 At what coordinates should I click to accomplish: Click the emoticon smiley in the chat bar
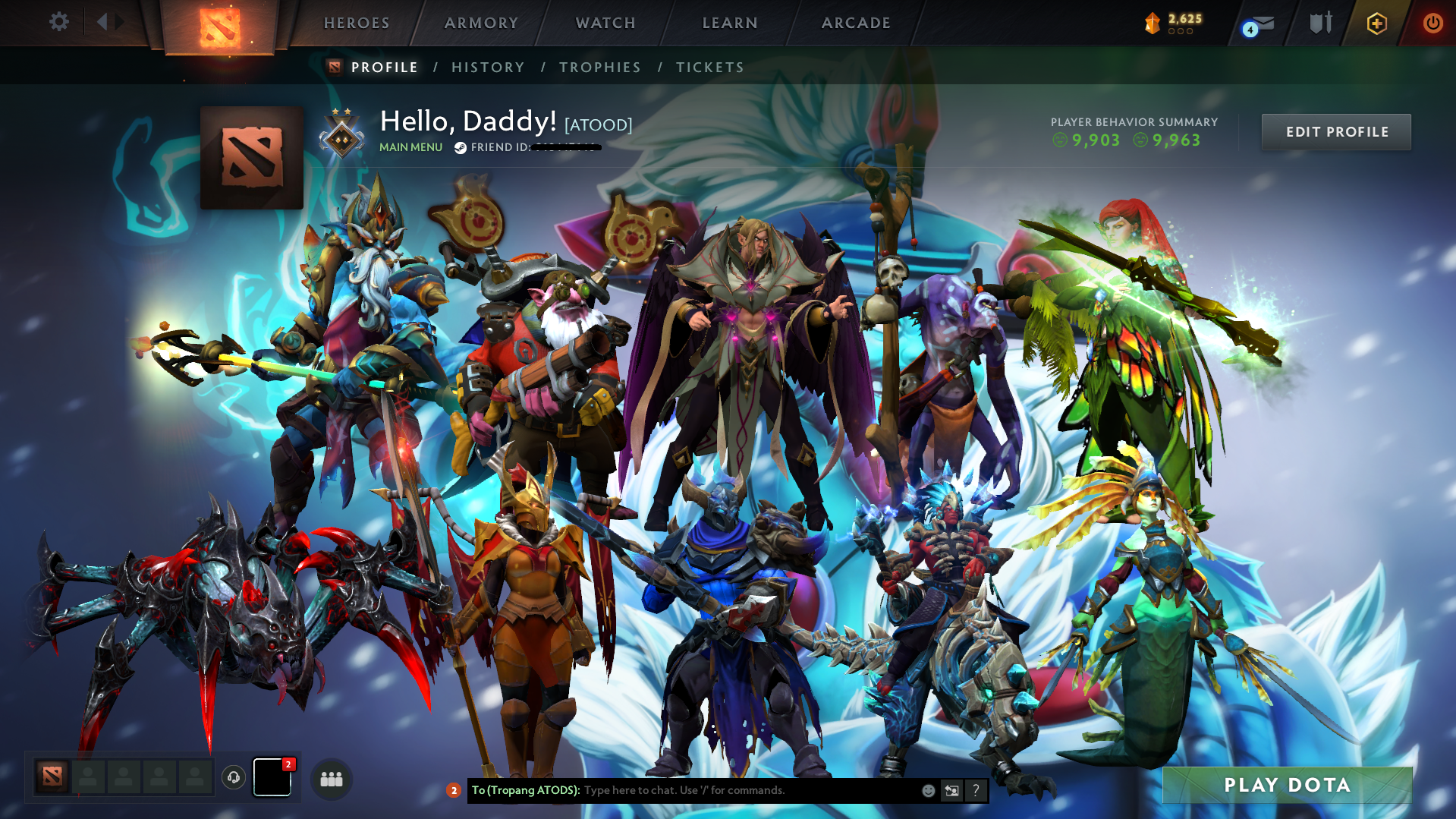tap(928, 790)
